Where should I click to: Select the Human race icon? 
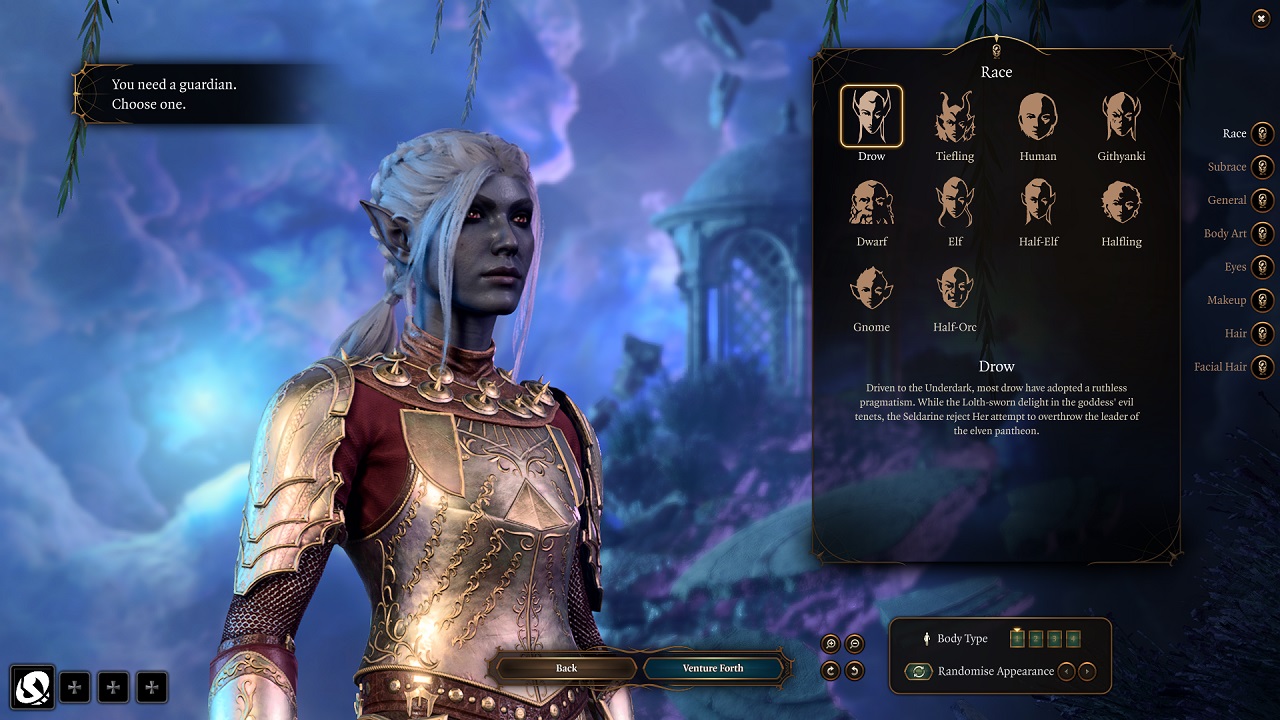click(x=1037, y=117)
